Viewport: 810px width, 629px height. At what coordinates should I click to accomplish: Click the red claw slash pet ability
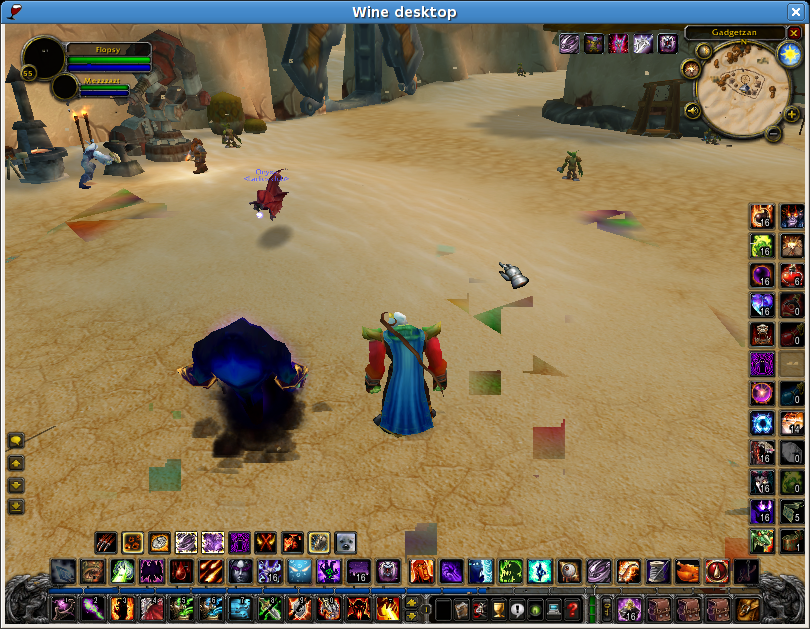pos(106,543)
